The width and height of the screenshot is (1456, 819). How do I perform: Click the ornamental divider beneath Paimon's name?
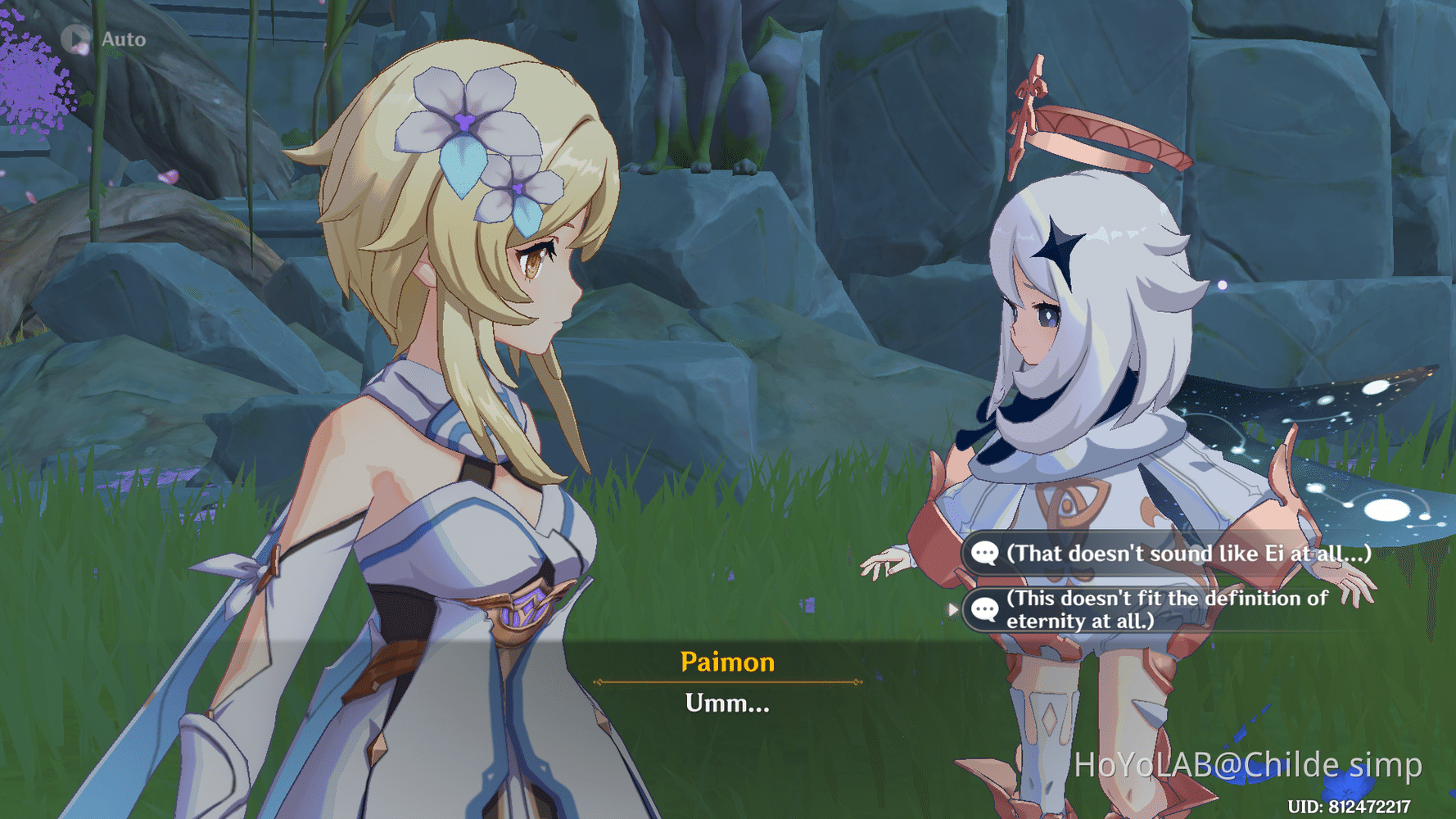pos(727,680)
